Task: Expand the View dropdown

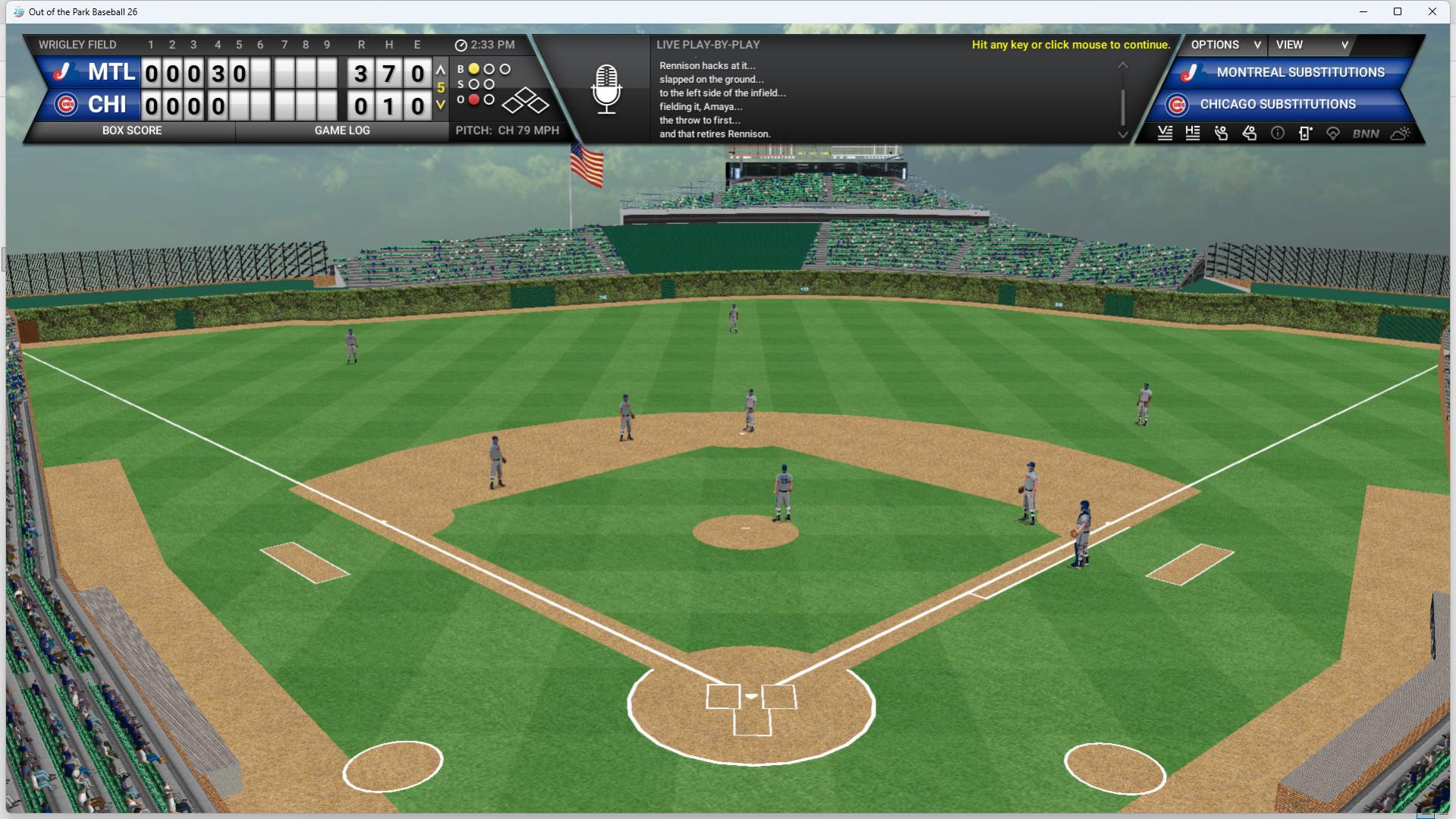Action: pos(1312,45)
